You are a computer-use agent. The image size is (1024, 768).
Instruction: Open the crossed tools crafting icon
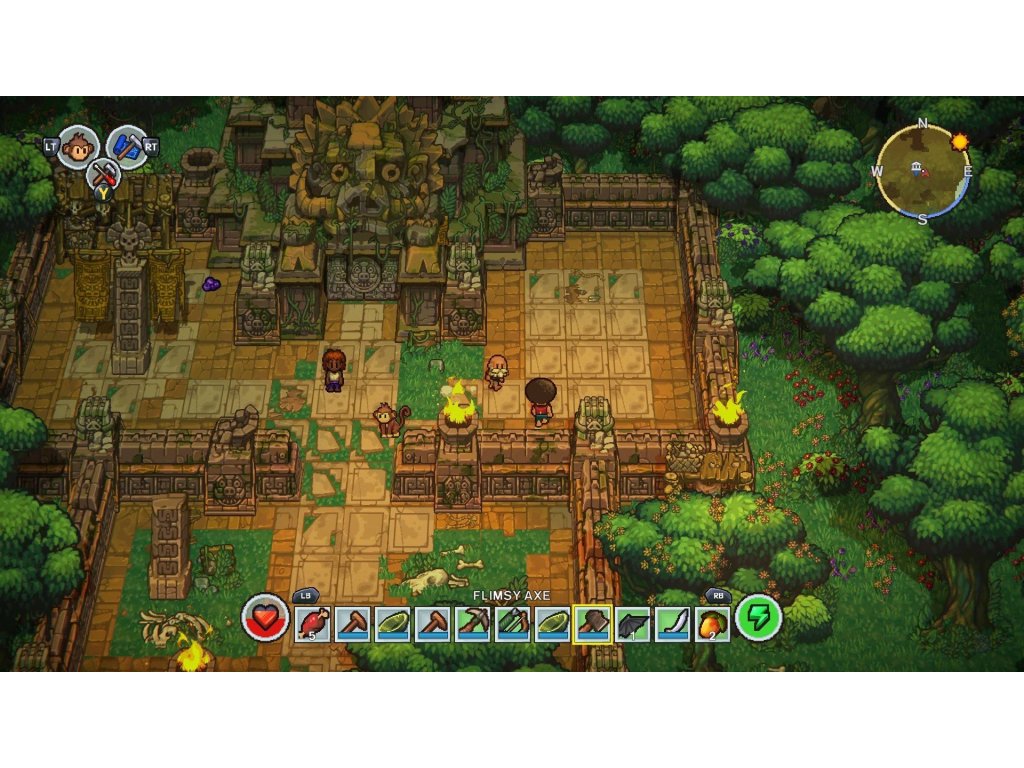click(x=103, y=176)
